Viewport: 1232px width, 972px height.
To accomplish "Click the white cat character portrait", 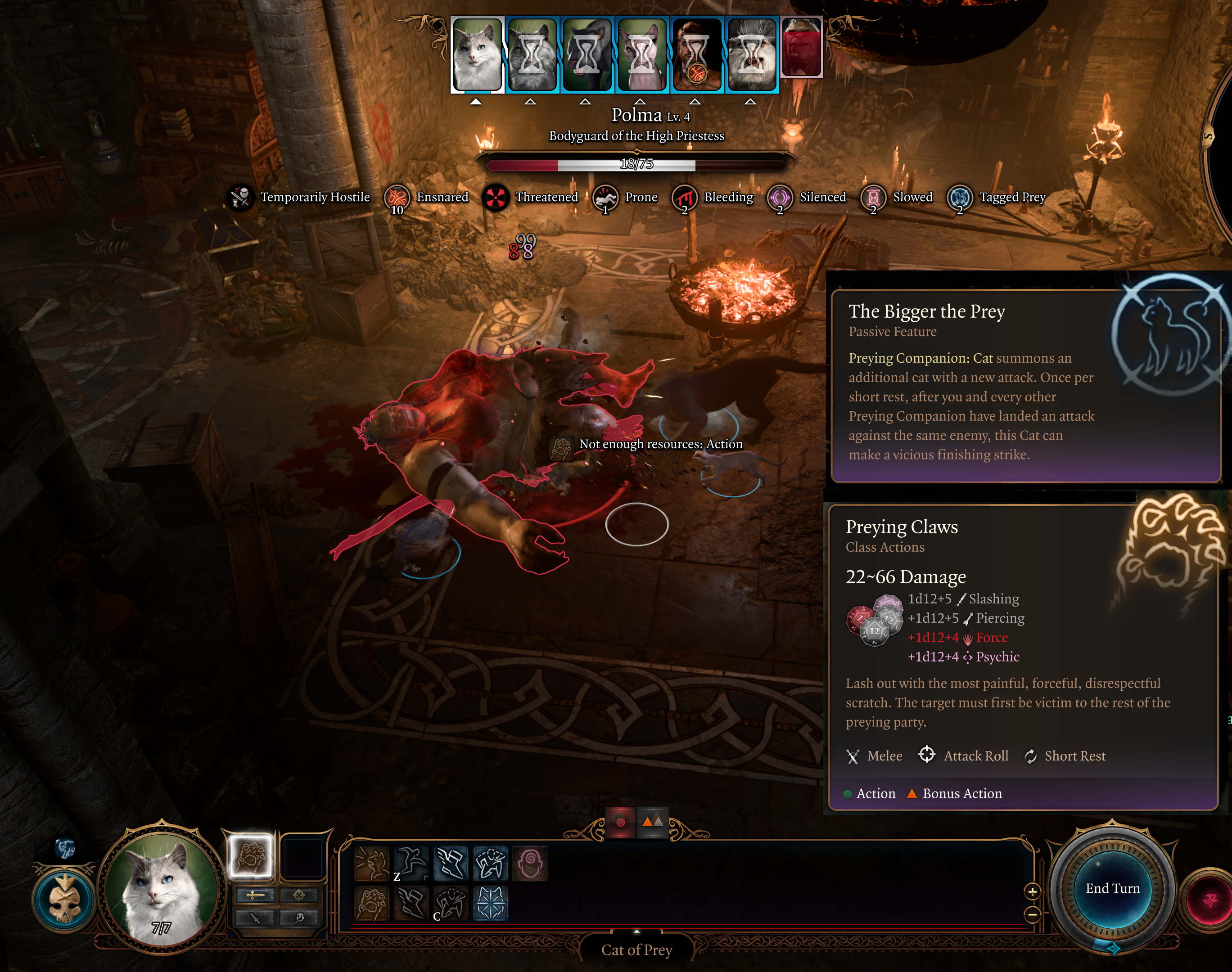I will click(x=161, y=887).
